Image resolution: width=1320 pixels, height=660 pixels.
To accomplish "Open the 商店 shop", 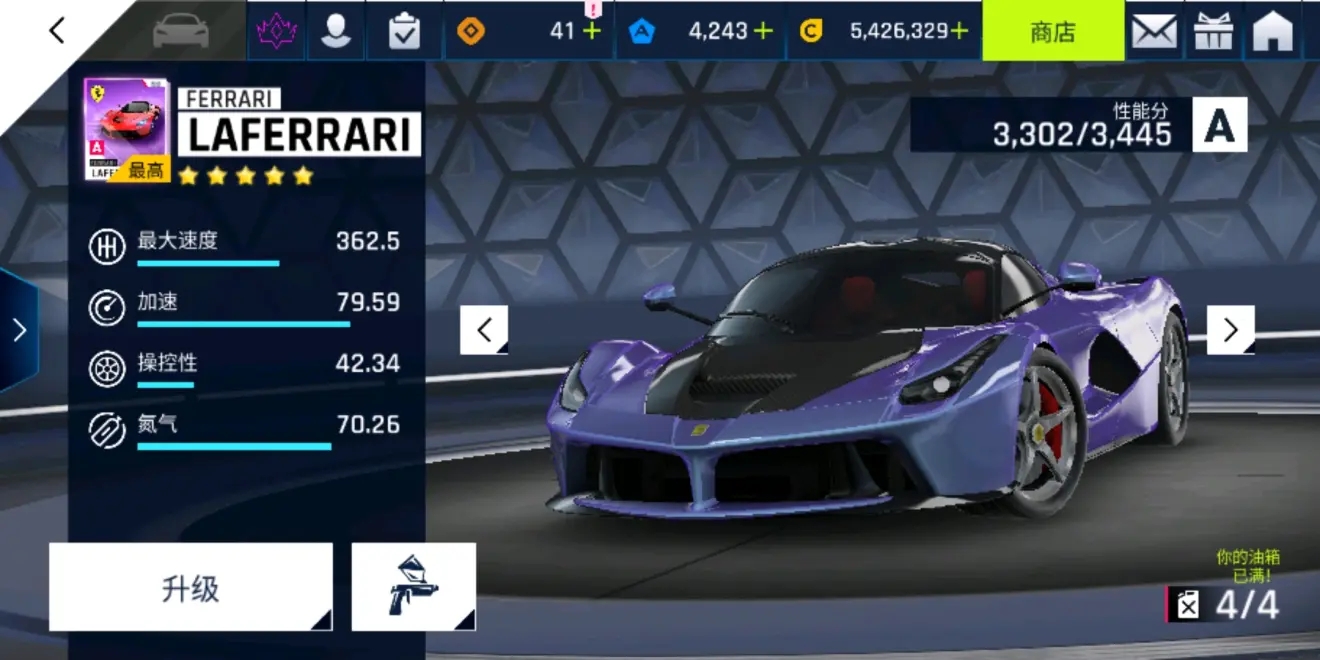I will [x=1052, y=32].
